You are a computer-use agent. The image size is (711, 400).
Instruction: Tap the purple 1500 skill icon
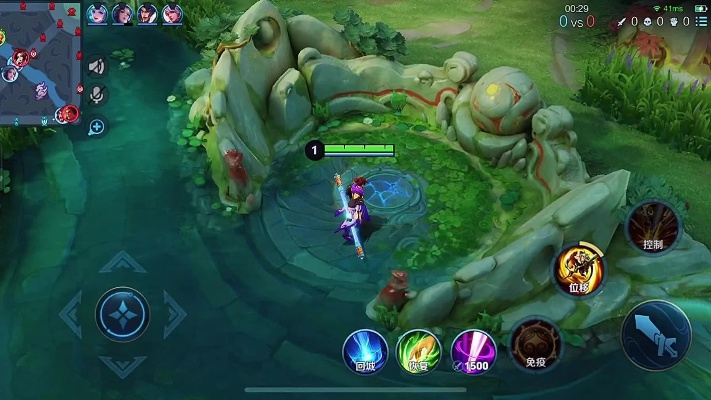472,350
